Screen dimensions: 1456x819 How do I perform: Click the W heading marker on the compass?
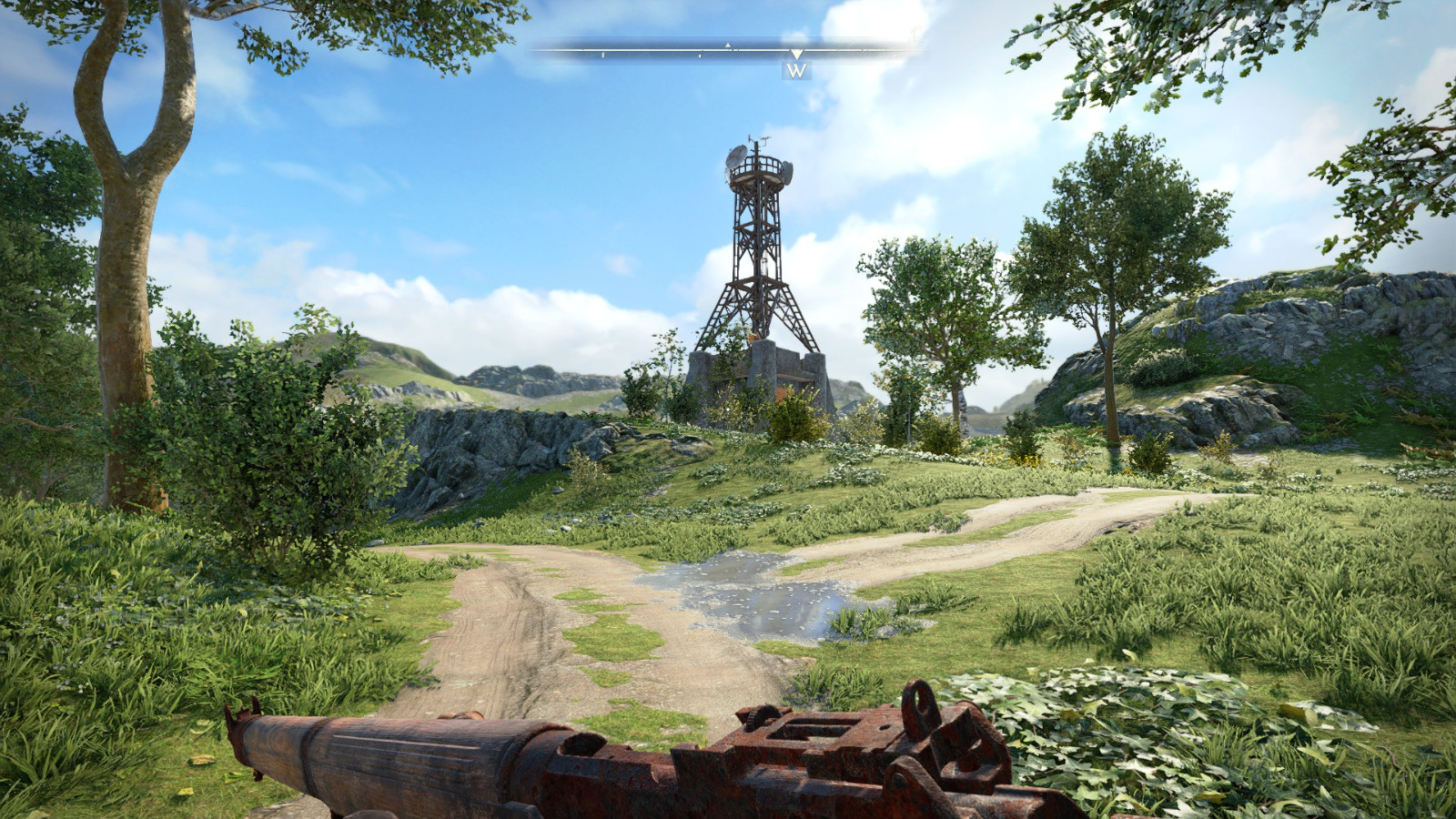[796, 70]
